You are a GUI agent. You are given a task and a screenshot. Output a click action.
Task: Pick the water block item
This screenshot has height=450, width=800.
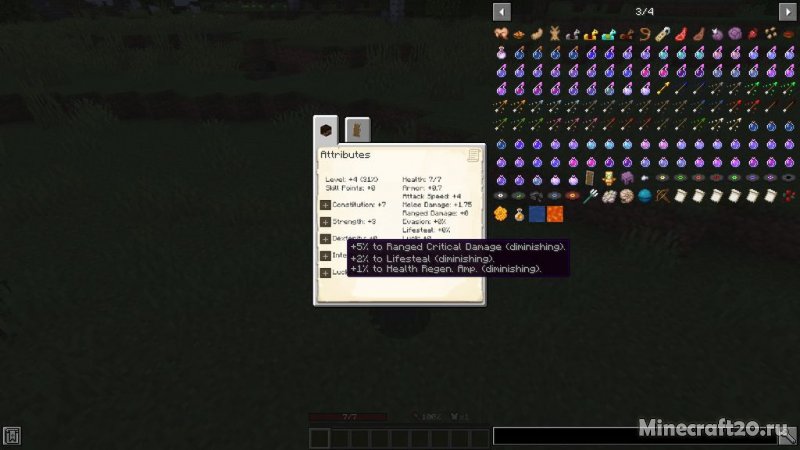tap(537, 214)
